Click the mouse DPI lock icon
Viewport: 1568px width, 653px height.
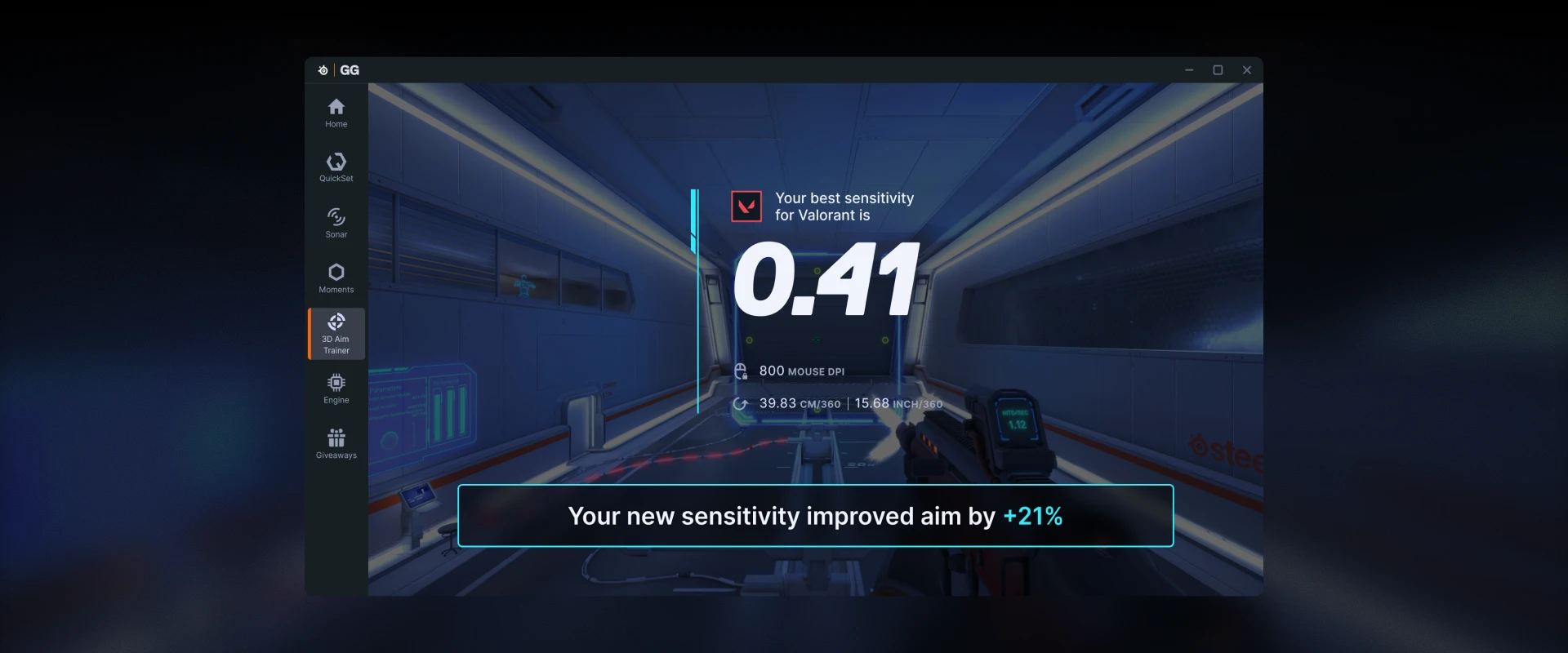tap(742, 371)
